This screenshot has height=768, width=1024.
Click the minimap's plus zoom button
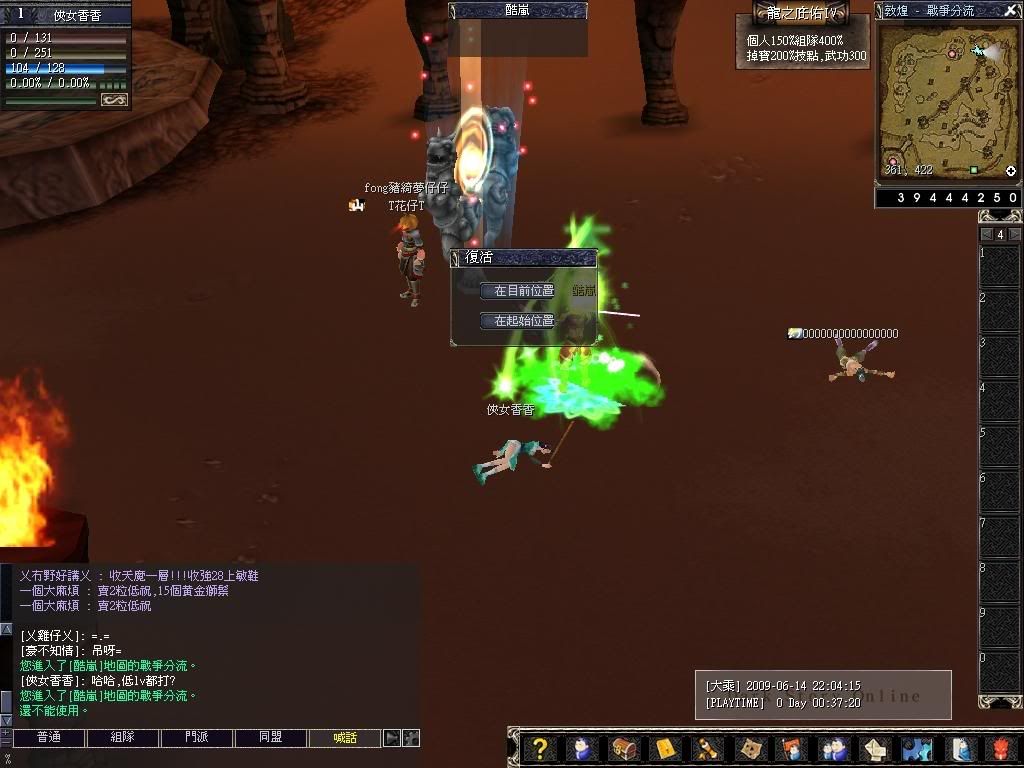[x=1011, y=171]
